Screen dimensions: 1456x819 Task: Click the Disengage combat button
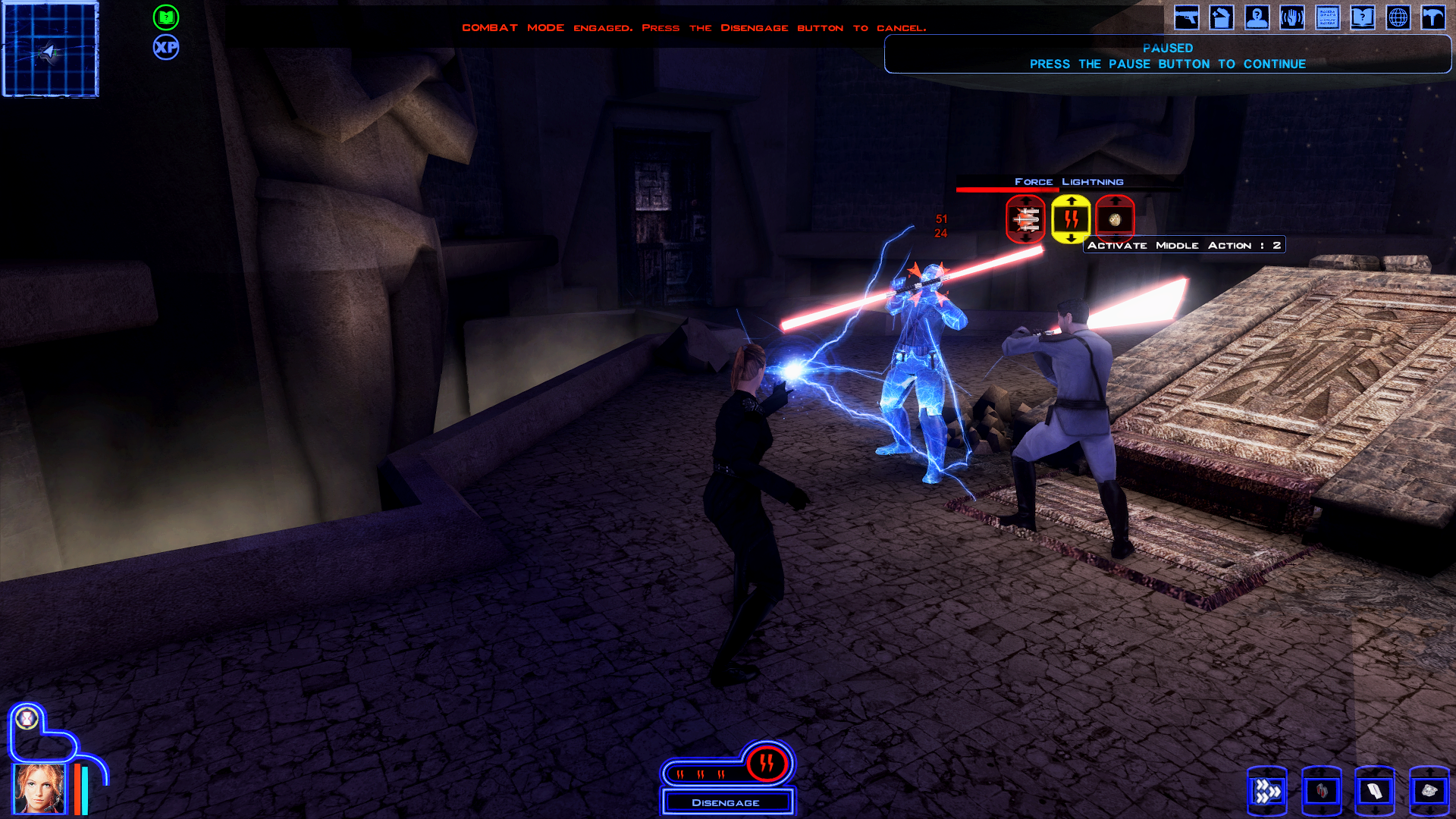click(726, 802)
